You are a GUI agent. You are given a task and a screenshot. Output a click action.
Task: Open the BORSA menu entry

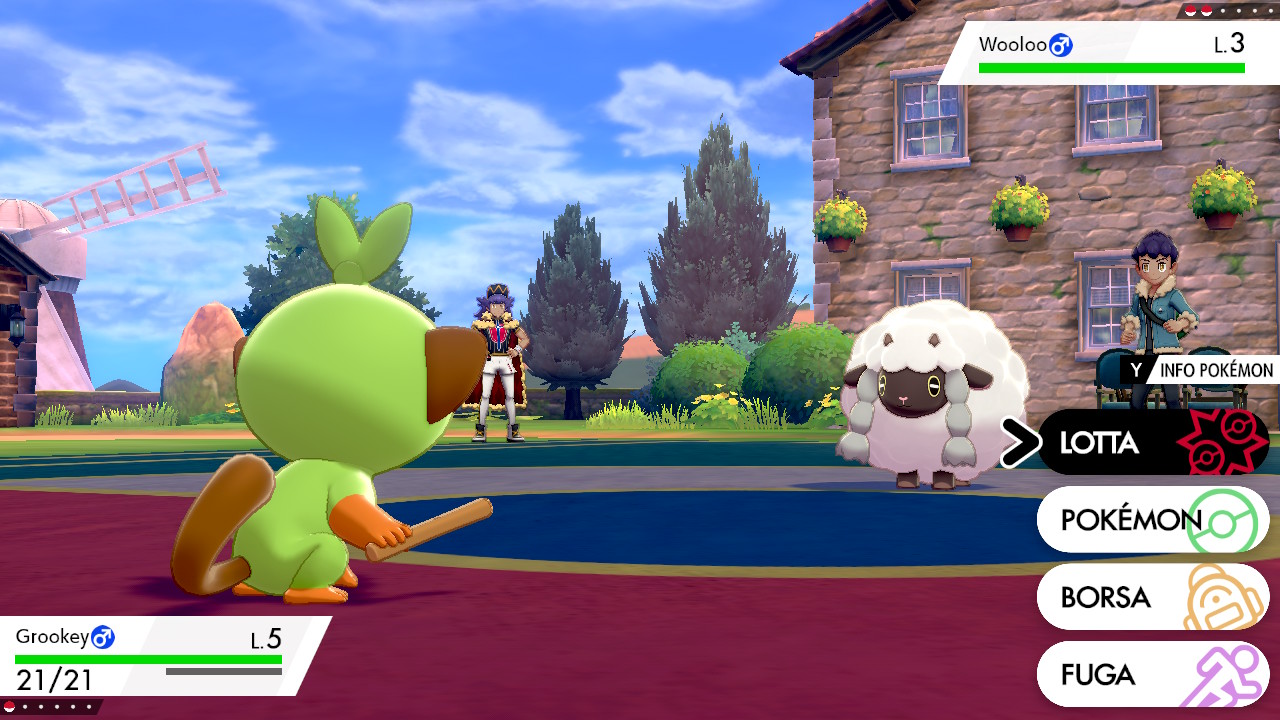[x=1105, y=598]
